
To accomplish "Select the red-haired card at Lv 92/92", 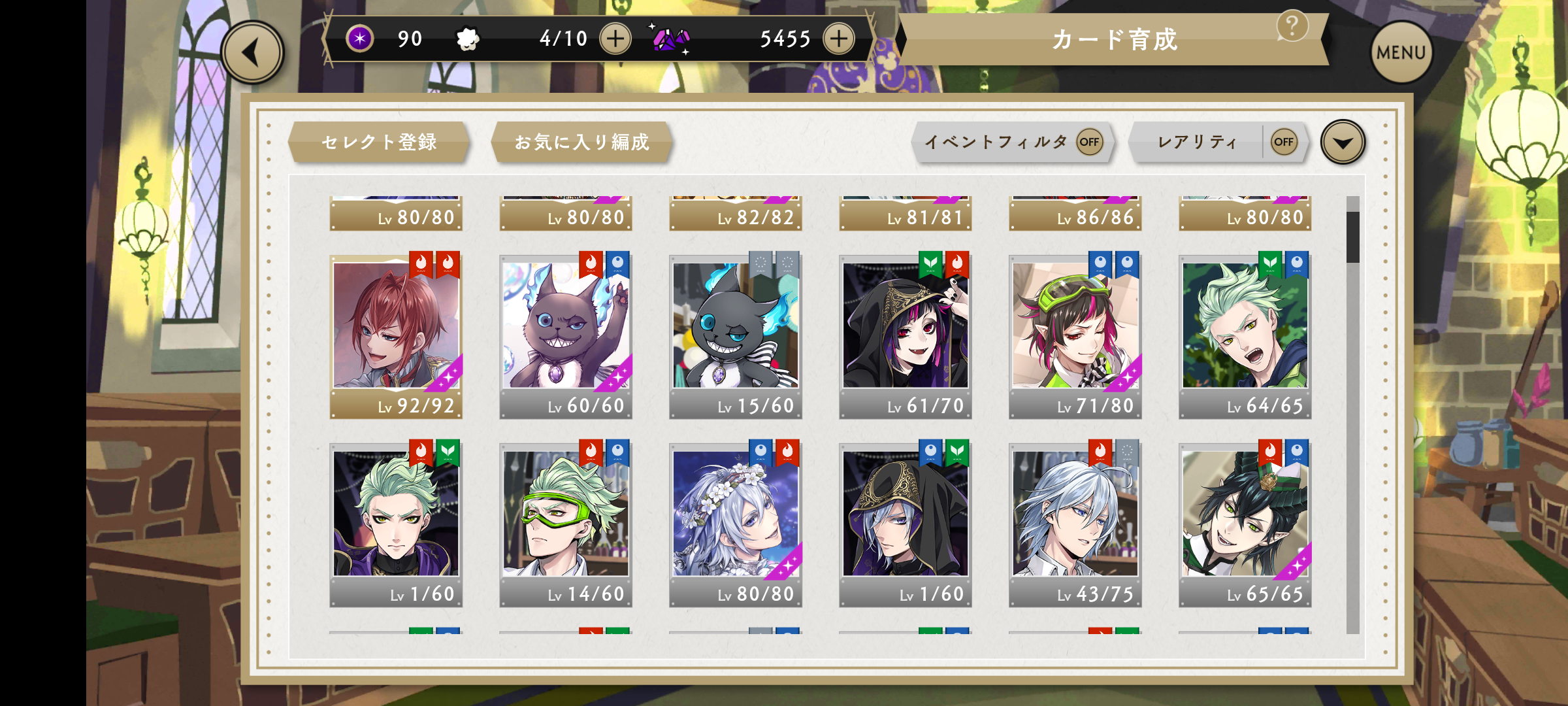I will click(x=396, y=333).
